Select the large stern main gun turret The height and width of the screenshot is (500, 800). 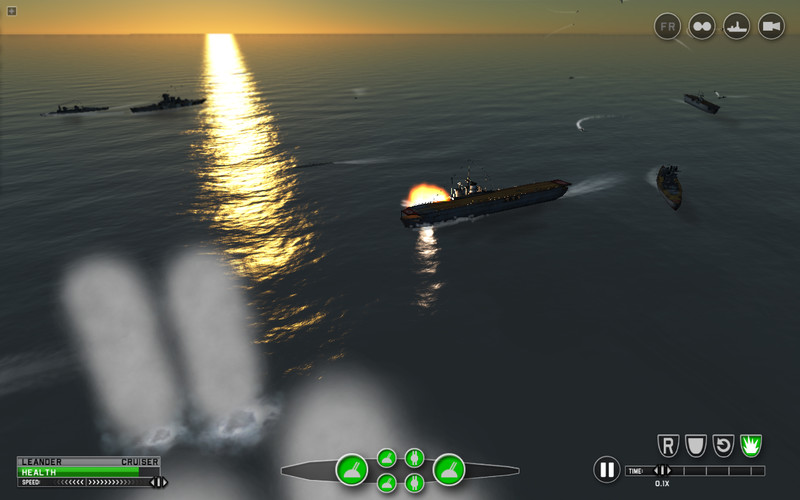tap(351, 468)
